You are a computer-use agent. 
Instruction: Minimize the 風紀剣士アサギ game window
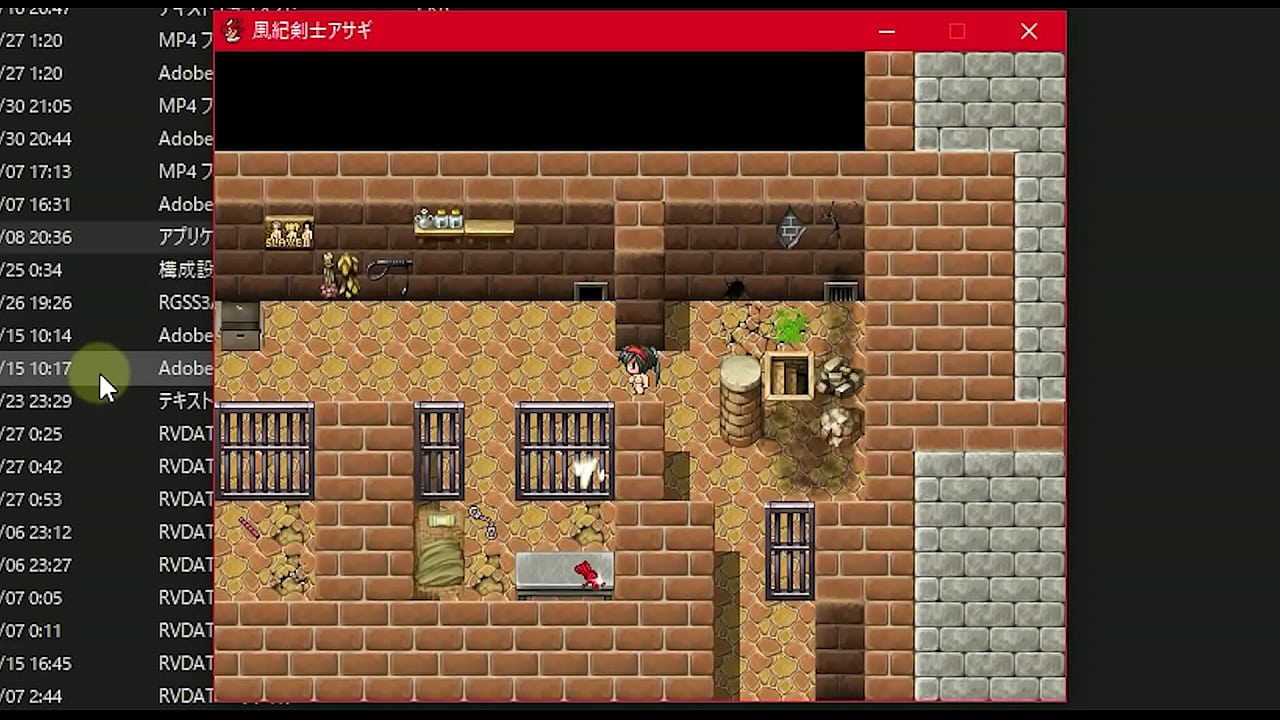click(886, 31)
